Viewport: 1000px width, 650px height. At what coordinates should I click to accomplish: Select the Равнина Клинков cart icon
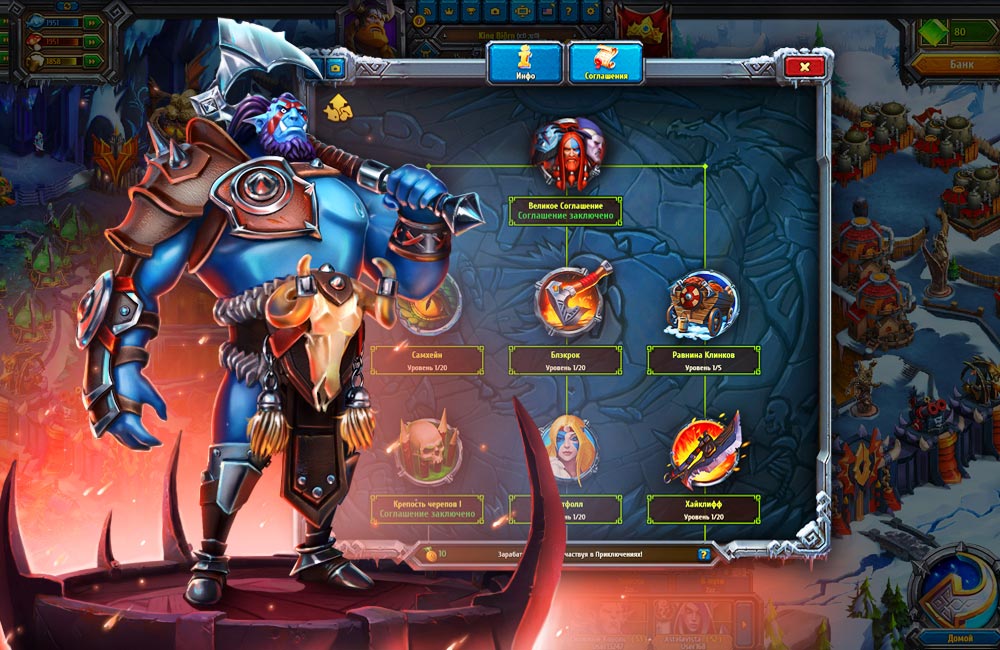(x=702, y=305)
